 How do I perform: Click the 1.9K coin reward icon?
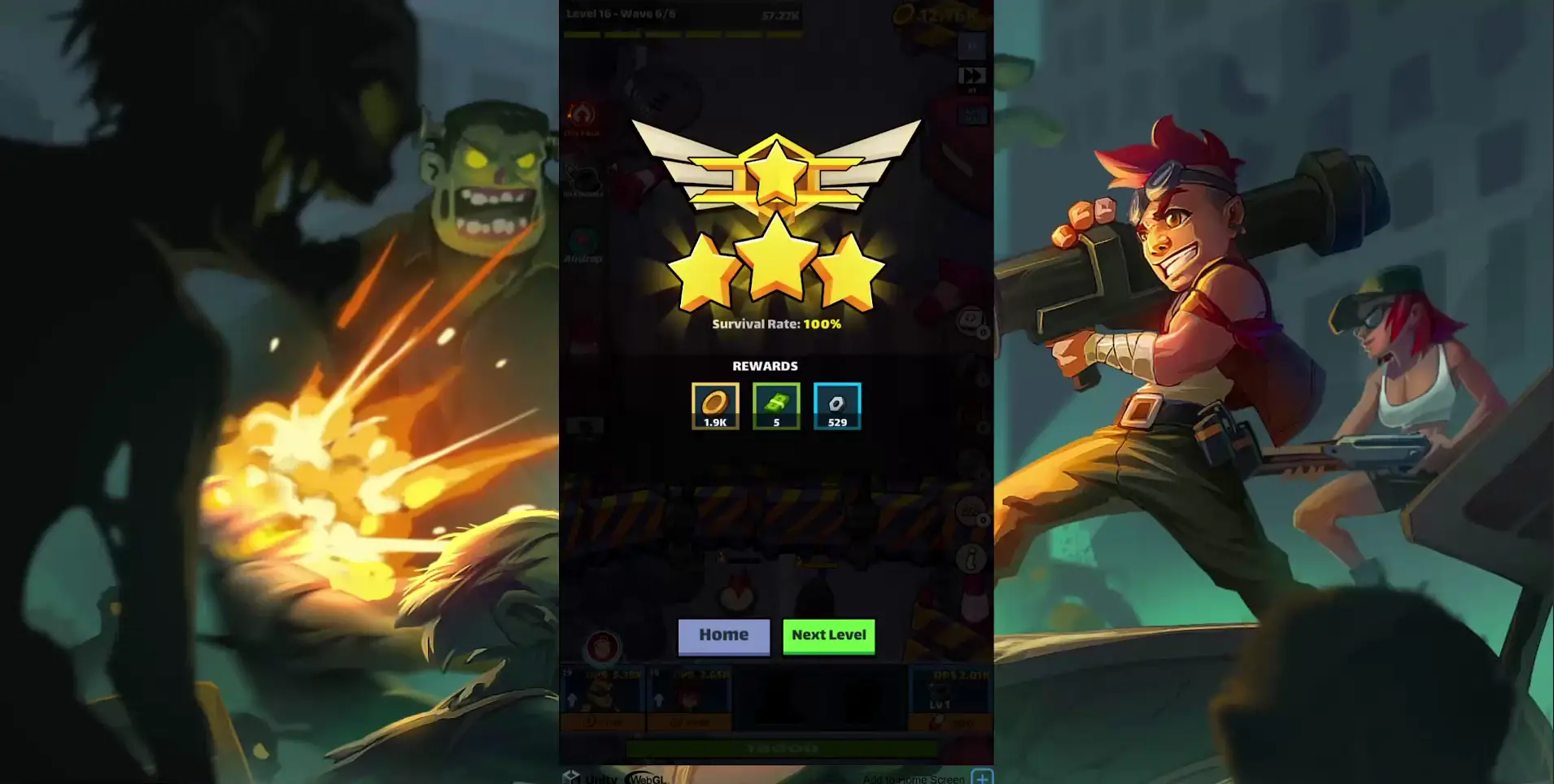[x=715, y=404]
